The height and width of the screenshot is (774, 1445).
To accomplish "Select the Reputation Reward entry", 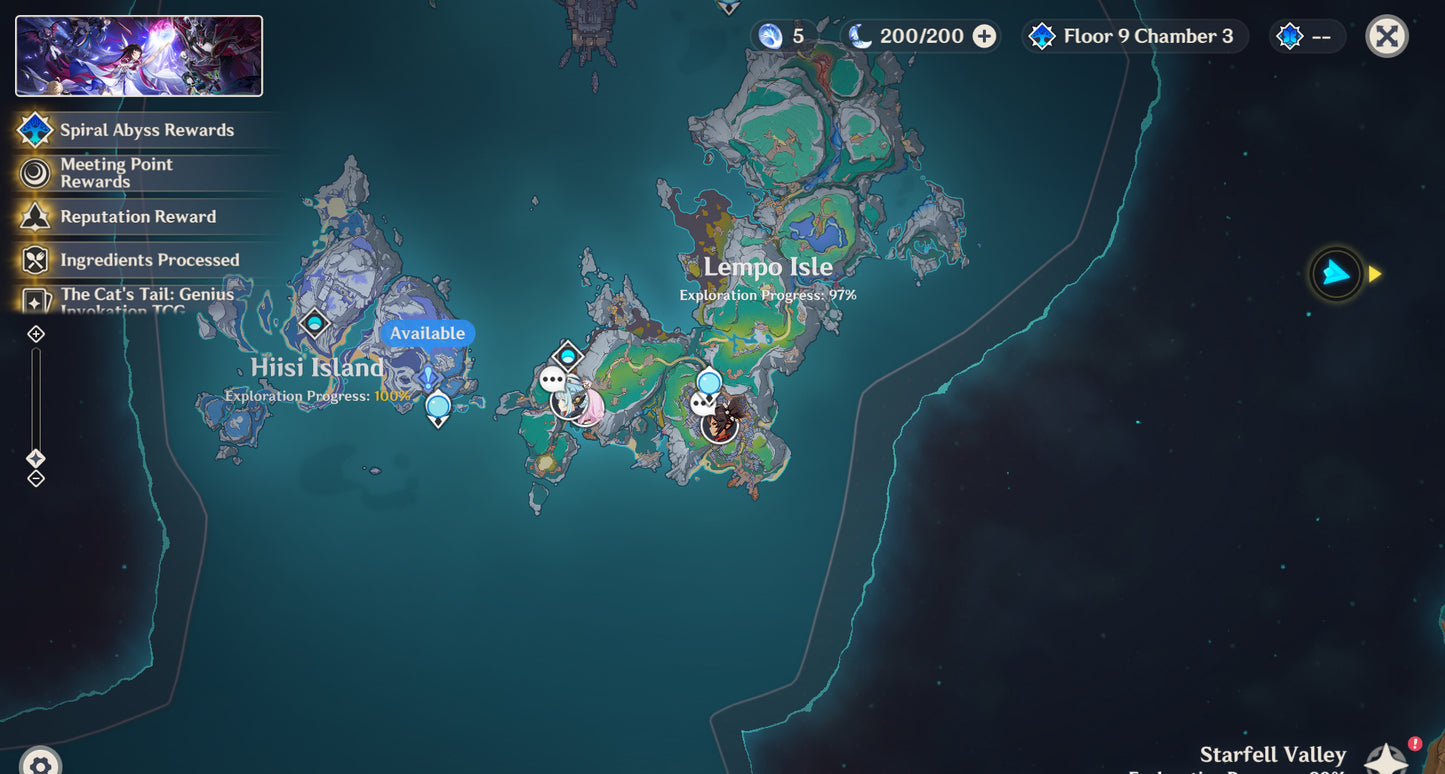I will pyautogui.click(x=137, y=217).
